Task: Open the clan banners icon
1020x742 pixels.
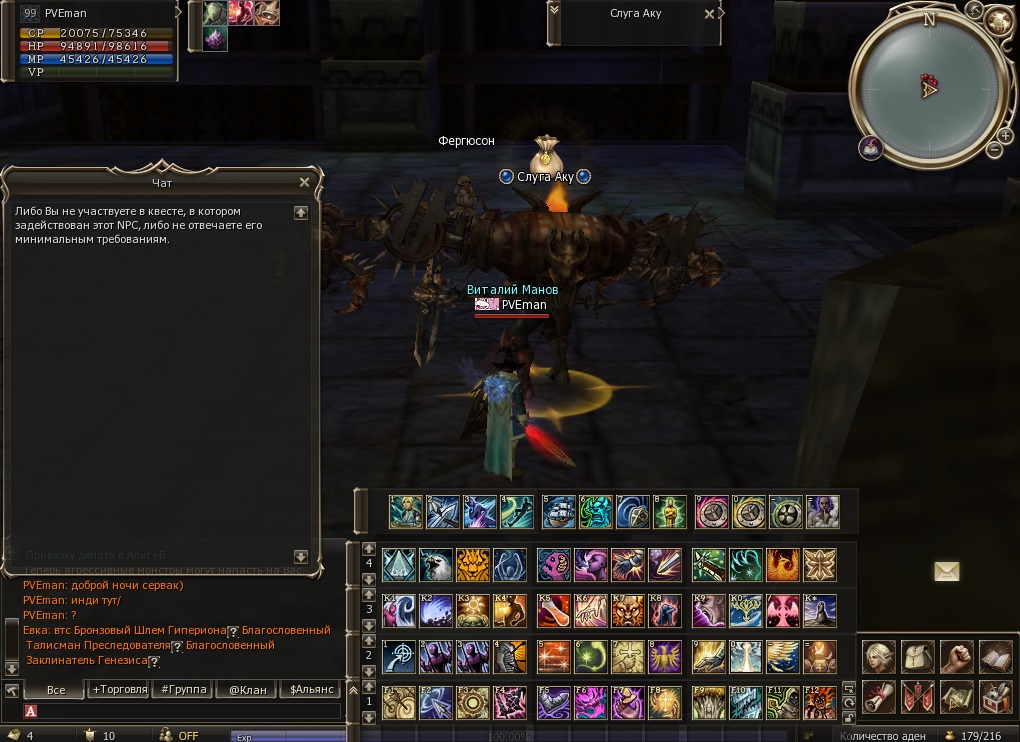Action: point(916,694)
